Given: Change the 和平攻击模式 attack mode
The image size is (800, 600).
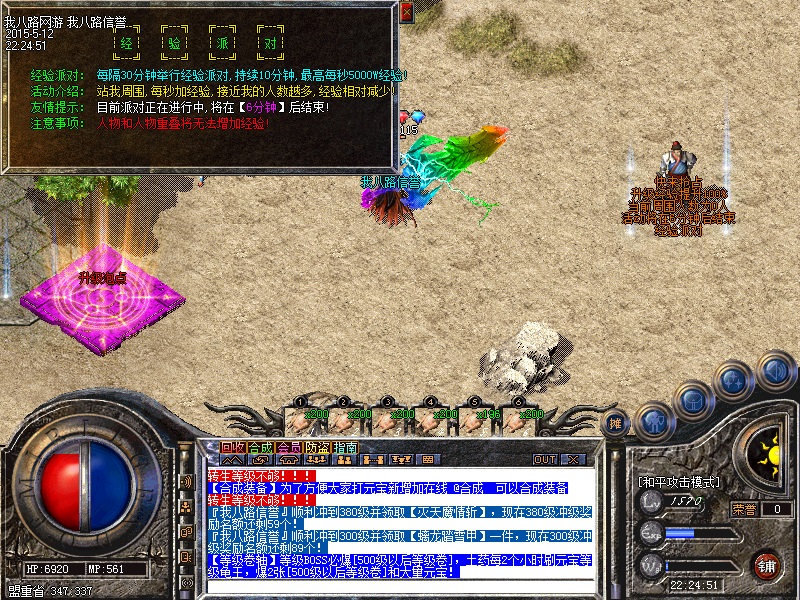Looking at the screenshot, I should 679,481.
